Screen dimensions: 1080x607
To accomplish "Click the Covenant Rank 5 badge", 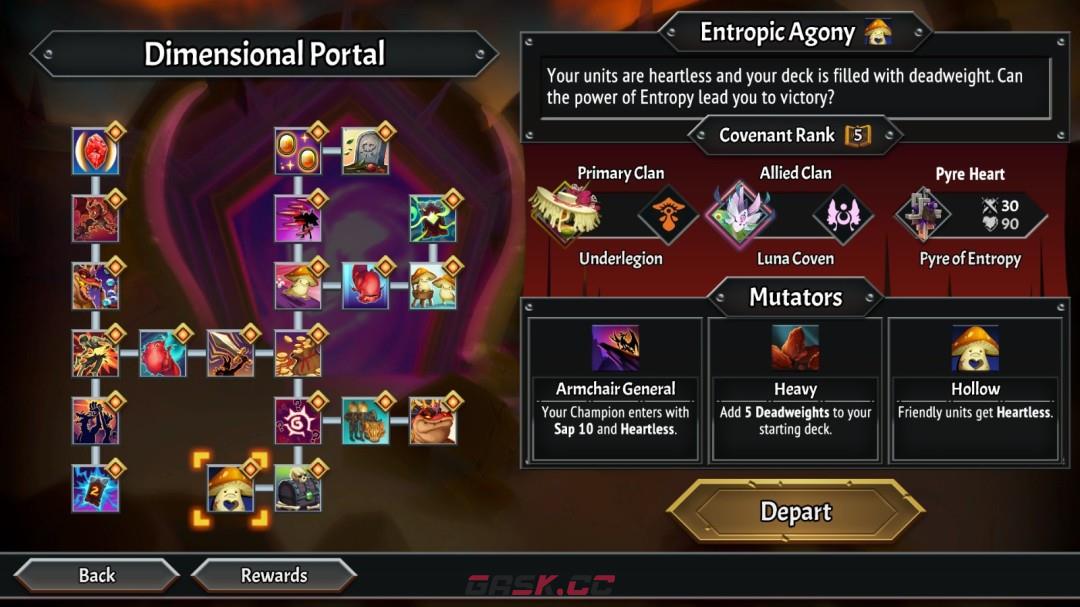I will click(857, 135).
